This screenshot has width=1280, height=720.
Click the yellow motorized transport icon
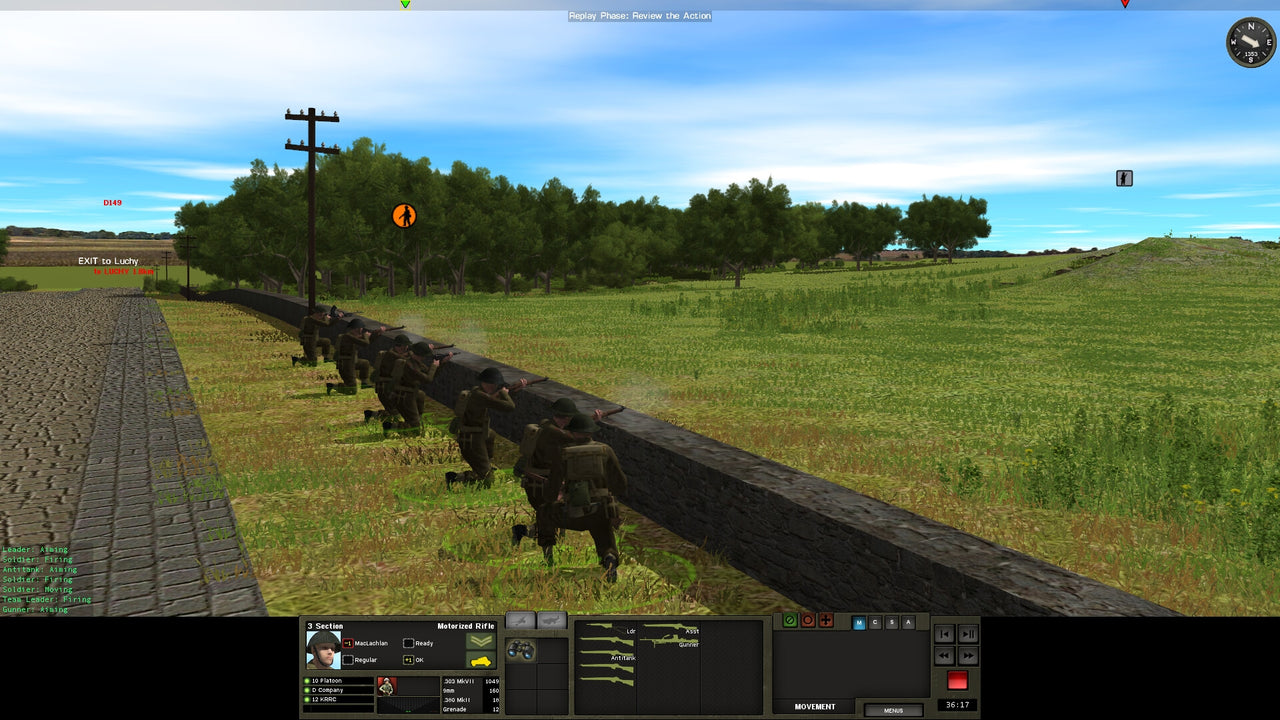click(482, 660)
